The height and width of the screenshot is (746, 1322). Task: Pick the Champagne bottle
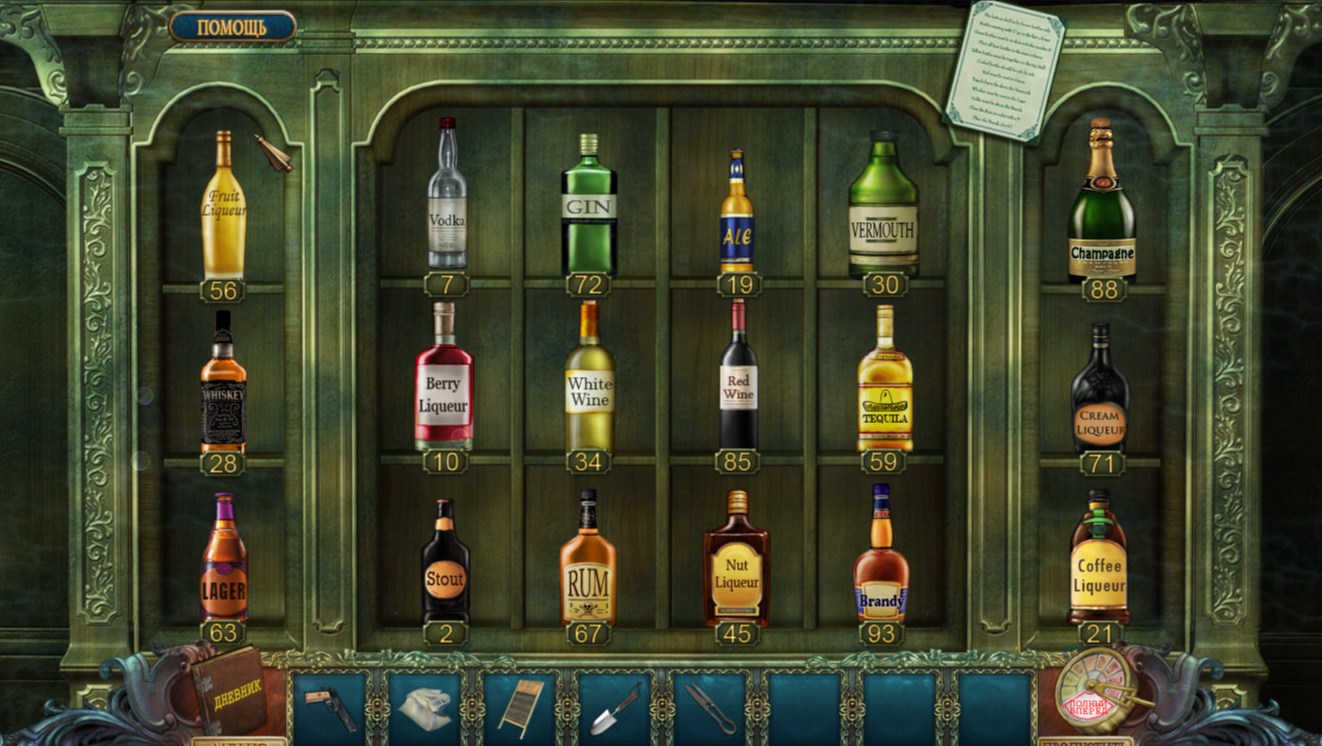1101,205
